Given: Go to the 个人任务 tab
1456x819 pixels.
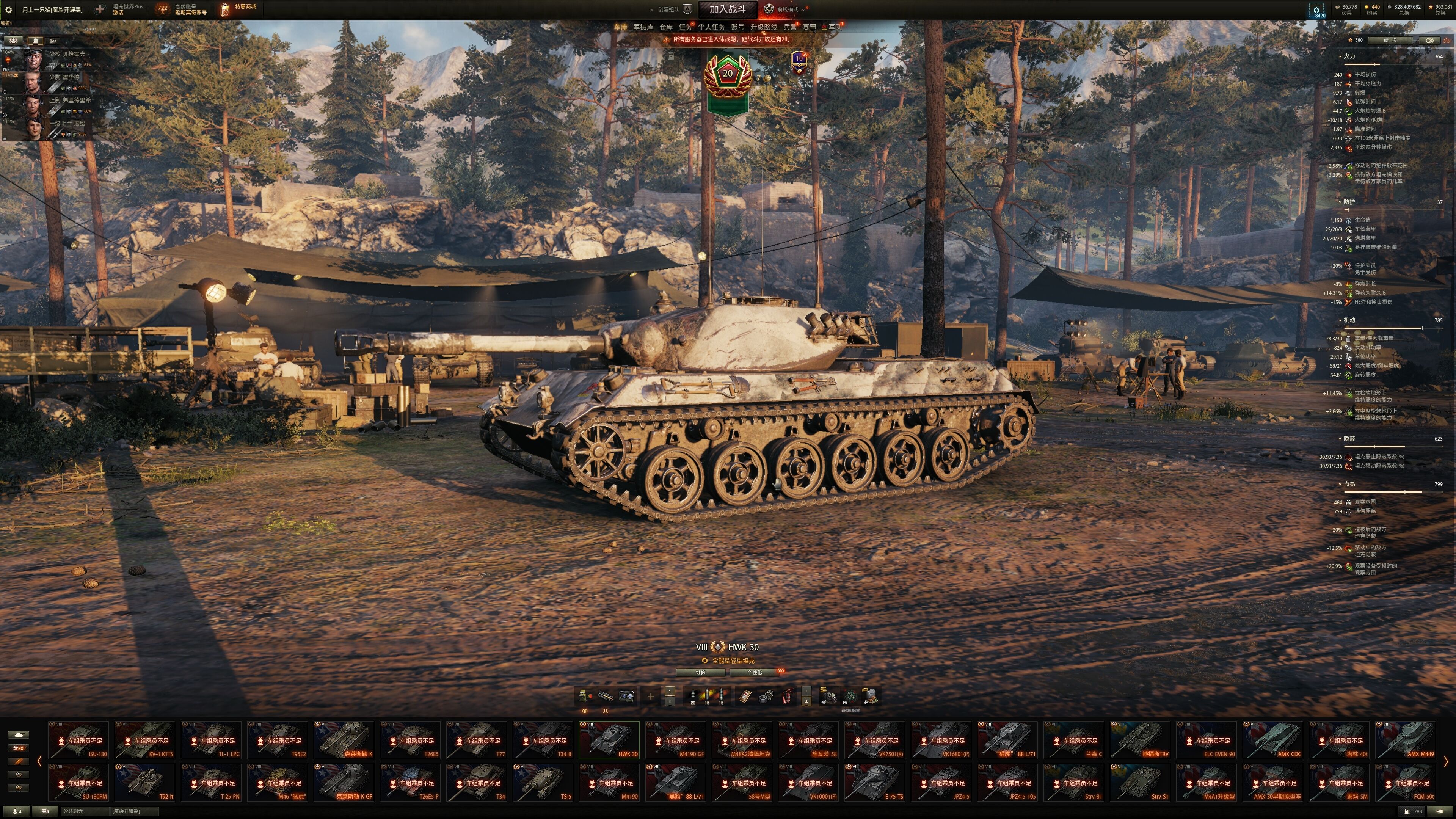Looking at the screenshot, I should 711,27.
